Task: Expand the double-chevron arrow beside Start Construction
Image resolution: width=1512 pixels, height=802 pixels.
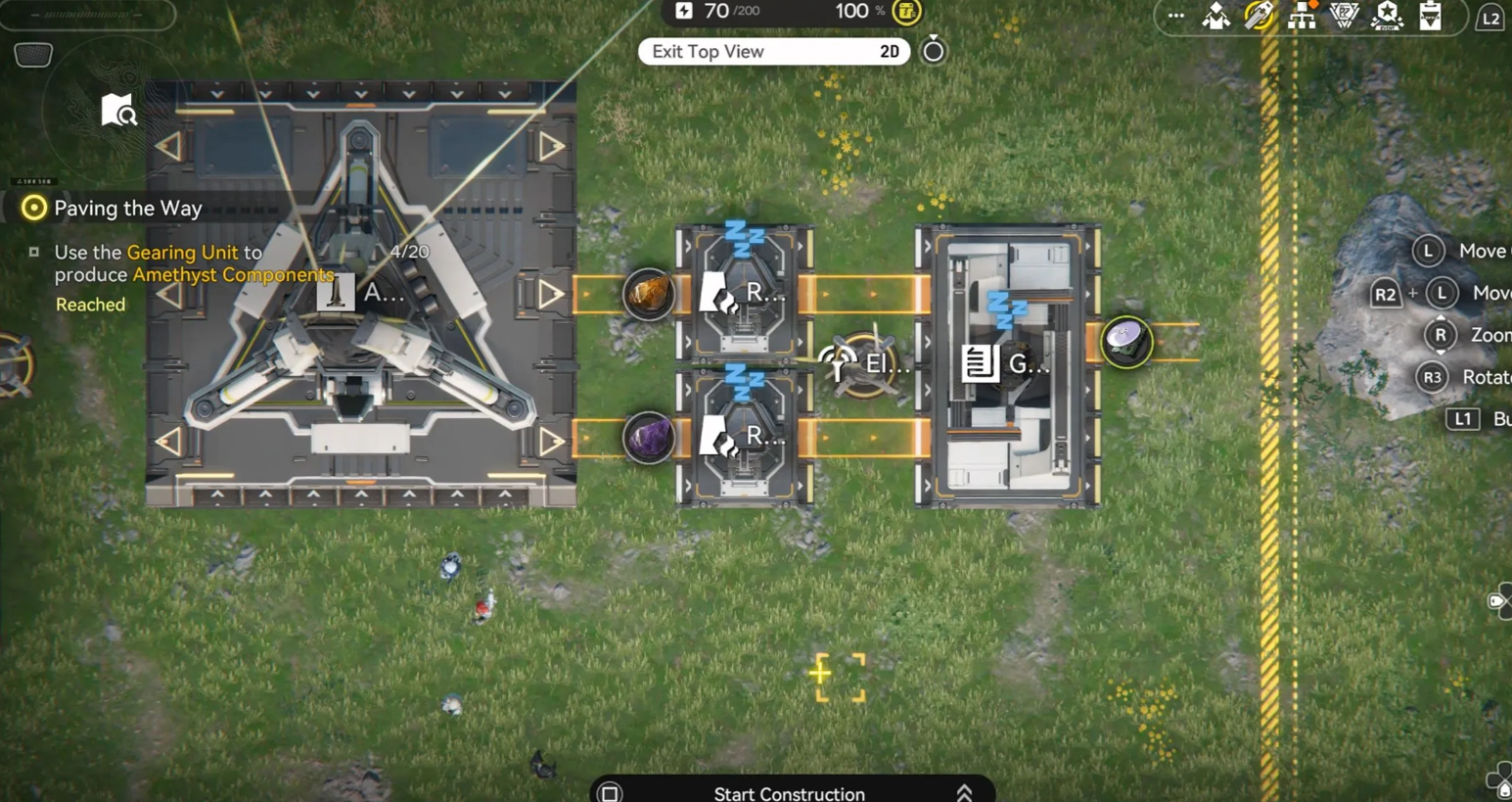Action: [964, 792]
